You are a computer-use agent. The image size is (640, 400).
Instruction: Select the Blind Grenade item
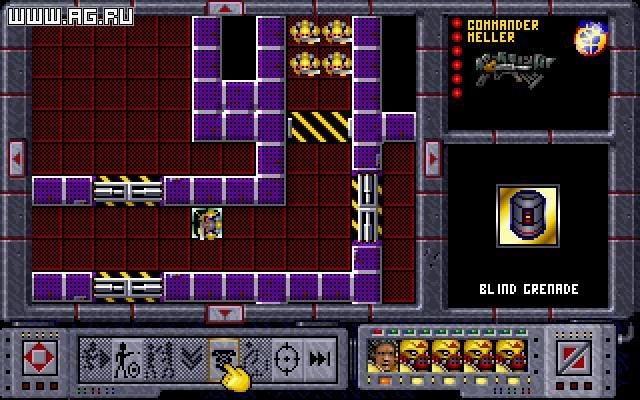(x=526, y=217)
